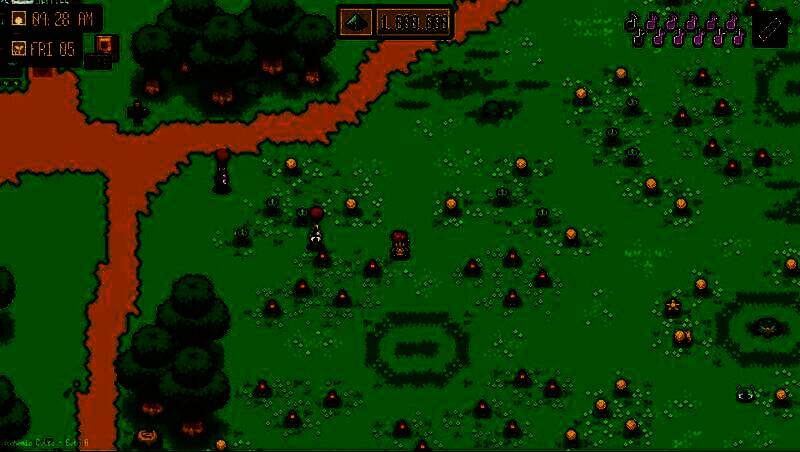
Task: Select the equipped tool slot
Action: [x=769, y=27]
